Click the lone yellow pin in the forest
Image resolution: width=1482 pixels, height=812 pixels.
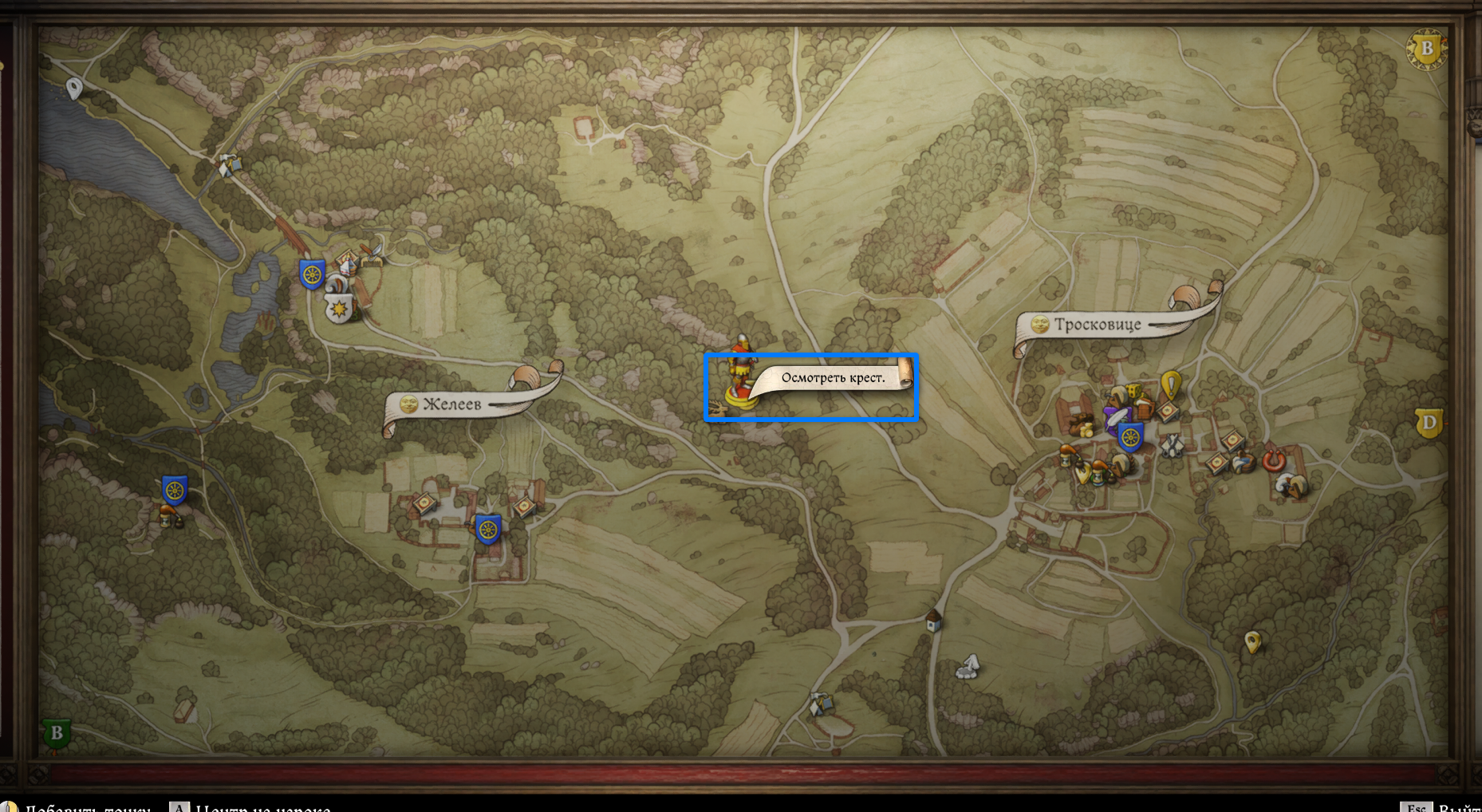point(1252,641)
